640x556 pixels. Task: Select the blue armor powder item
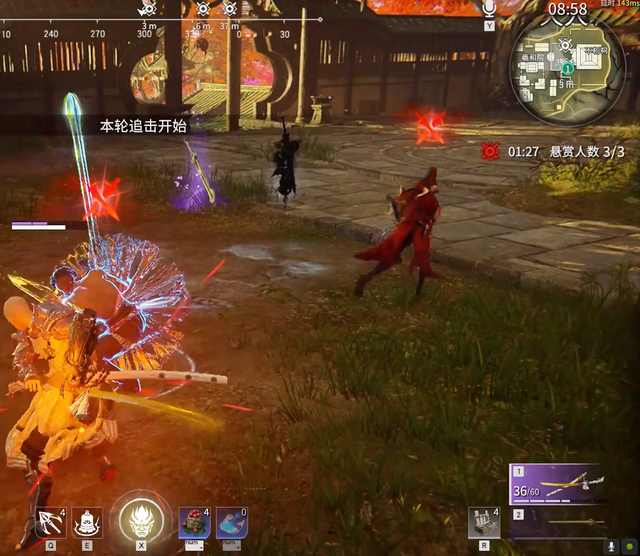coord(232,523)
